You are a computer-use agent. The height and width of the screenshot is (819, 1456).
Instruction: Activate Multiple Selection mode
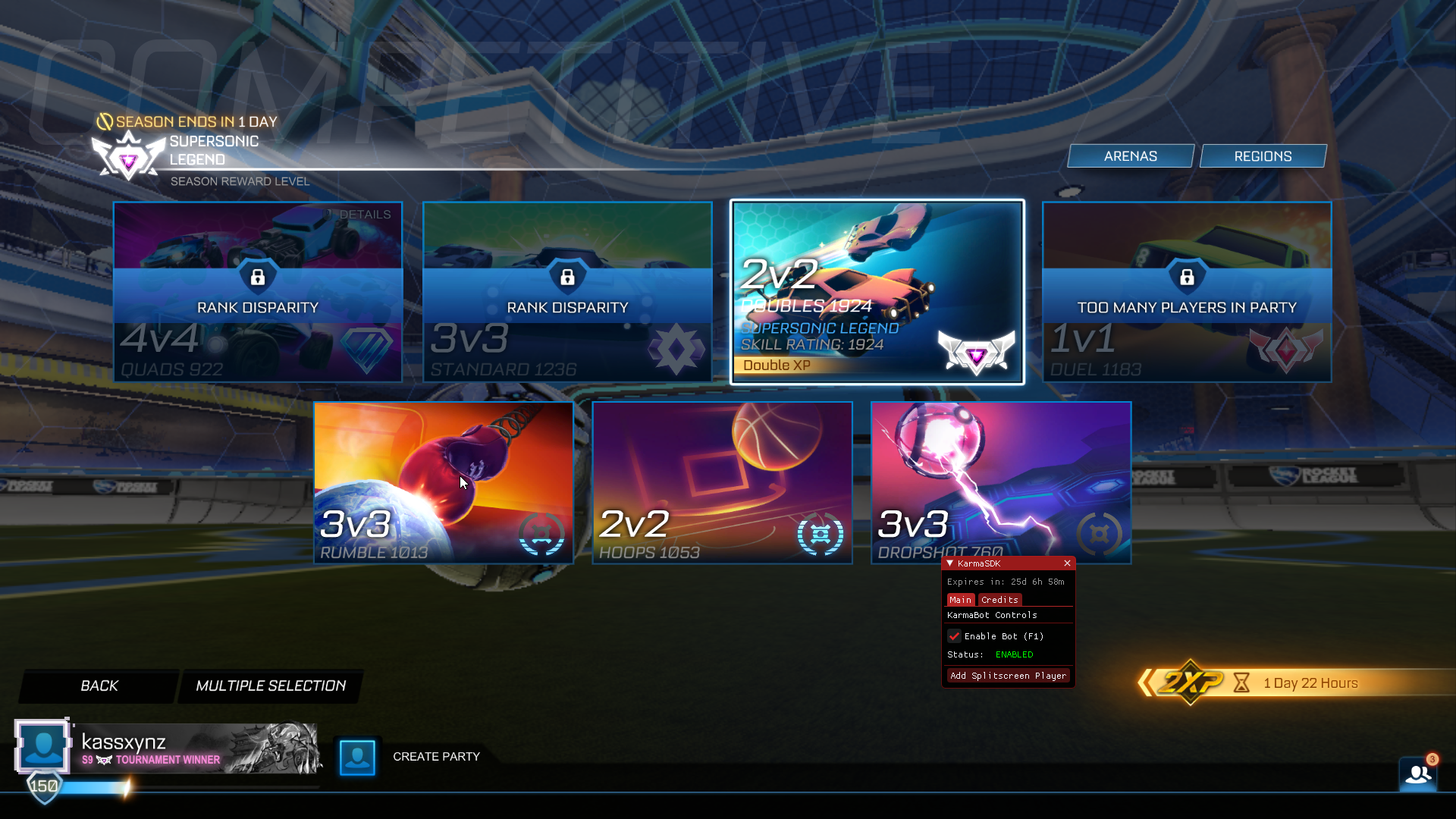point(271,686)
